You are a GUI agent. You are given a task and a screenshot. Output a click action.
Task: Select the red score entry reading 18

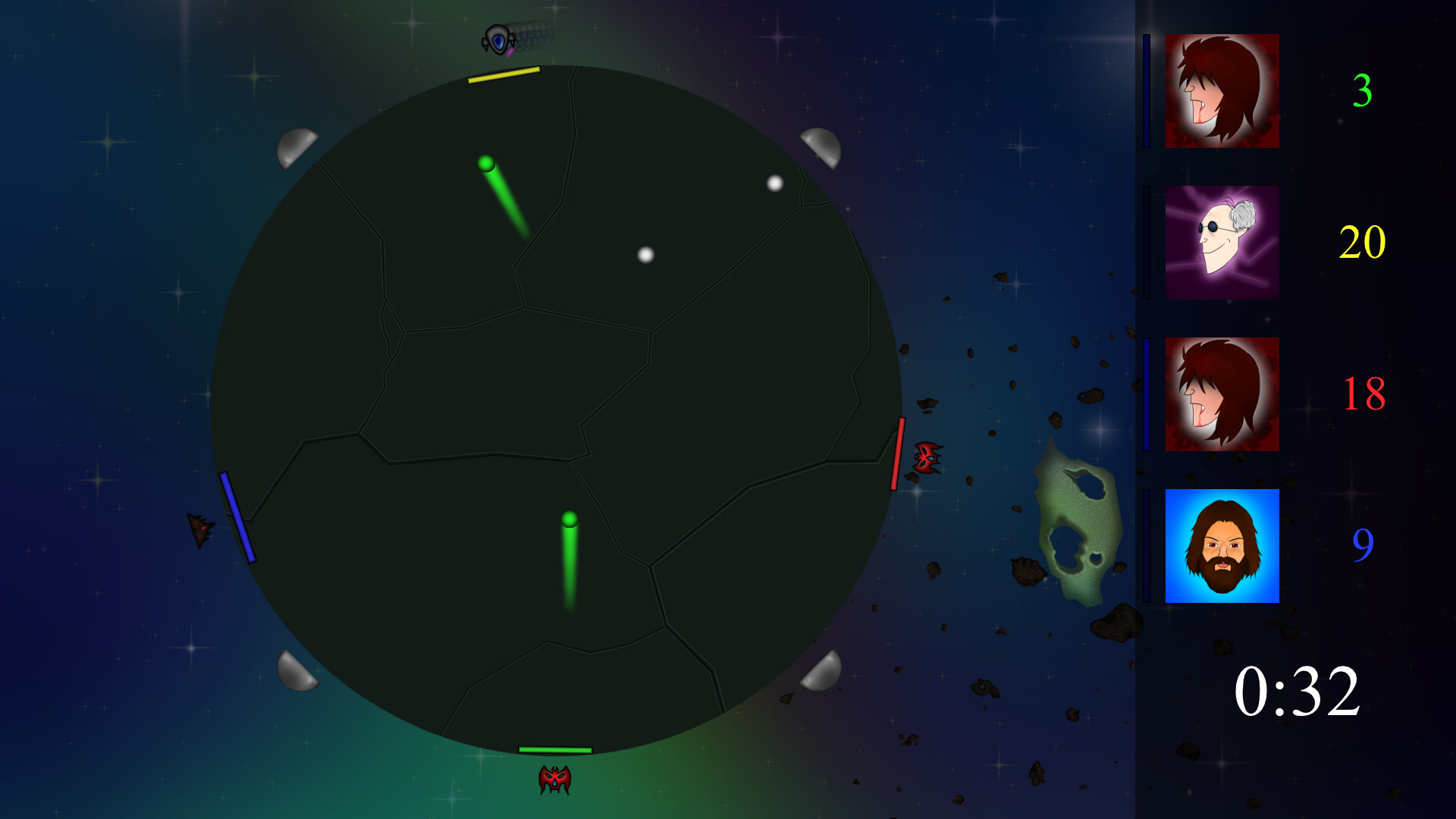click(1365, 394)
